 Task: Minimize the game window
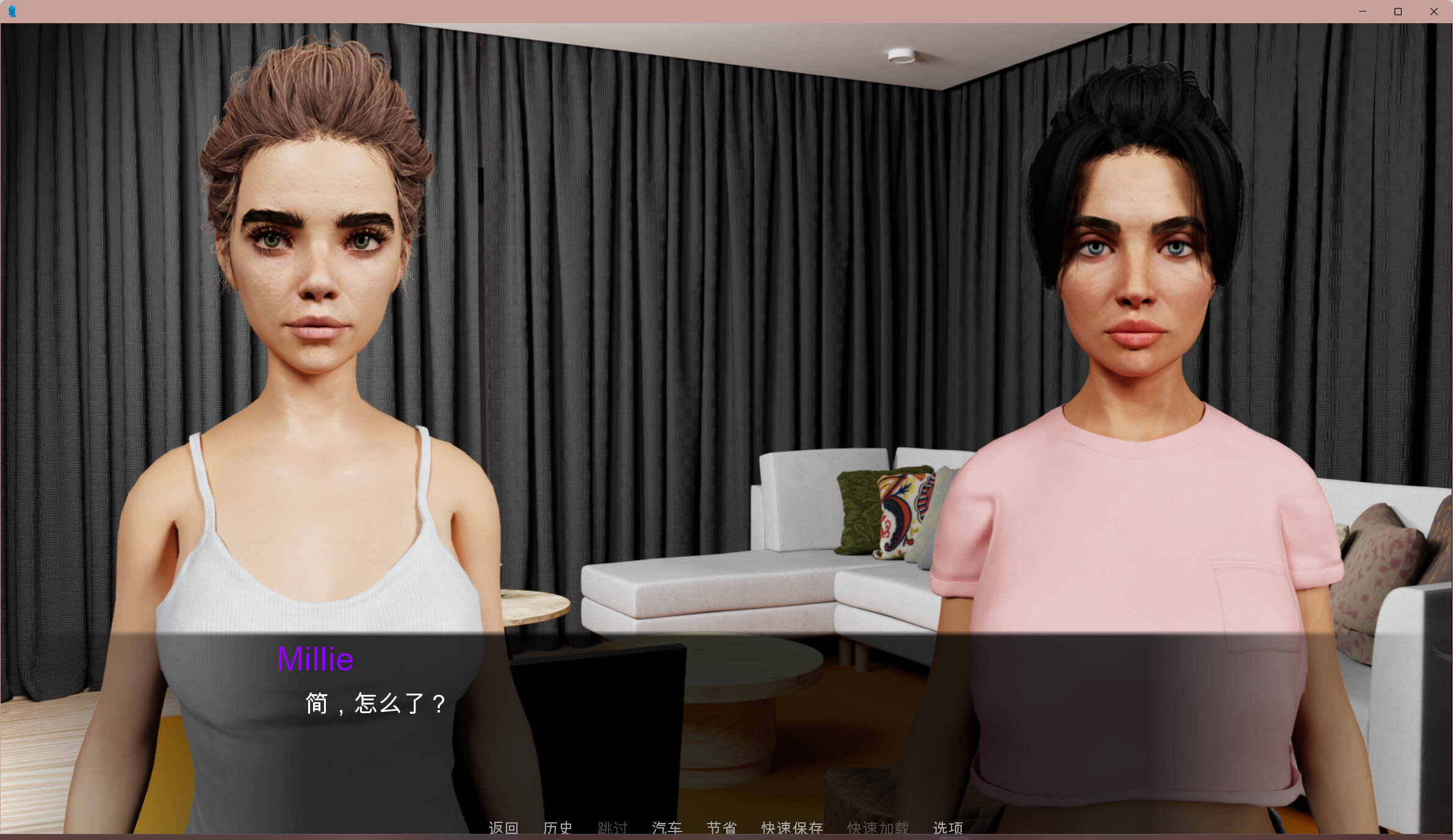(1363, 12)
